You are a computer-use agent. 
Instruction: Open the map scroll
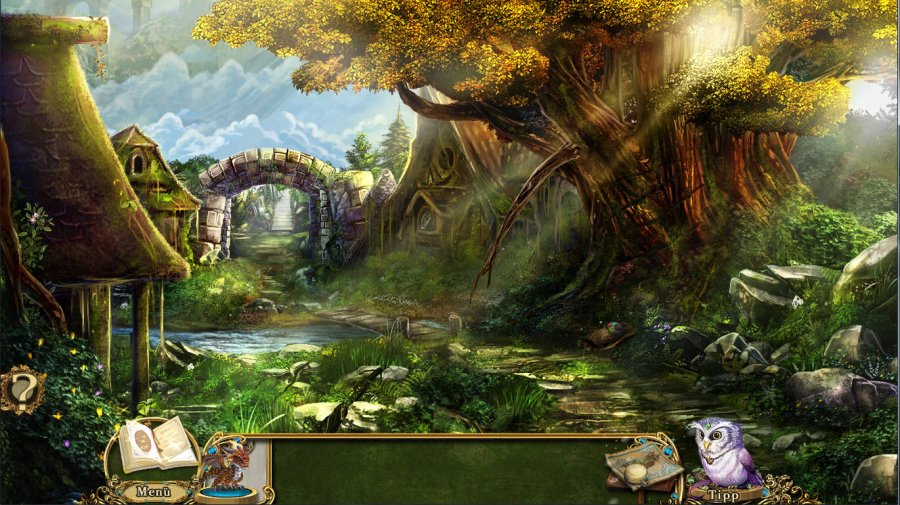pos(642,465)
